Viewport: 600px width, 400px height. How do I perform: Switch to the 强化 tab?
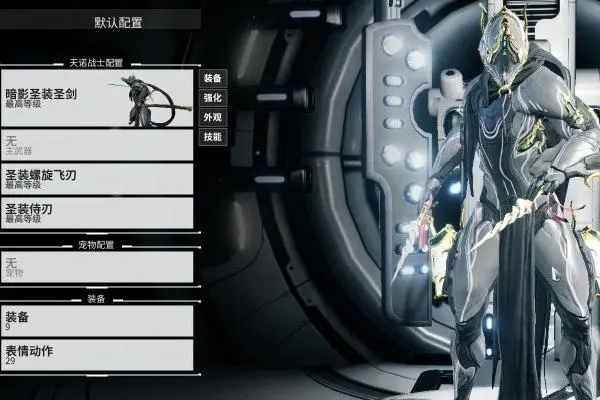[x=212, y=98]
